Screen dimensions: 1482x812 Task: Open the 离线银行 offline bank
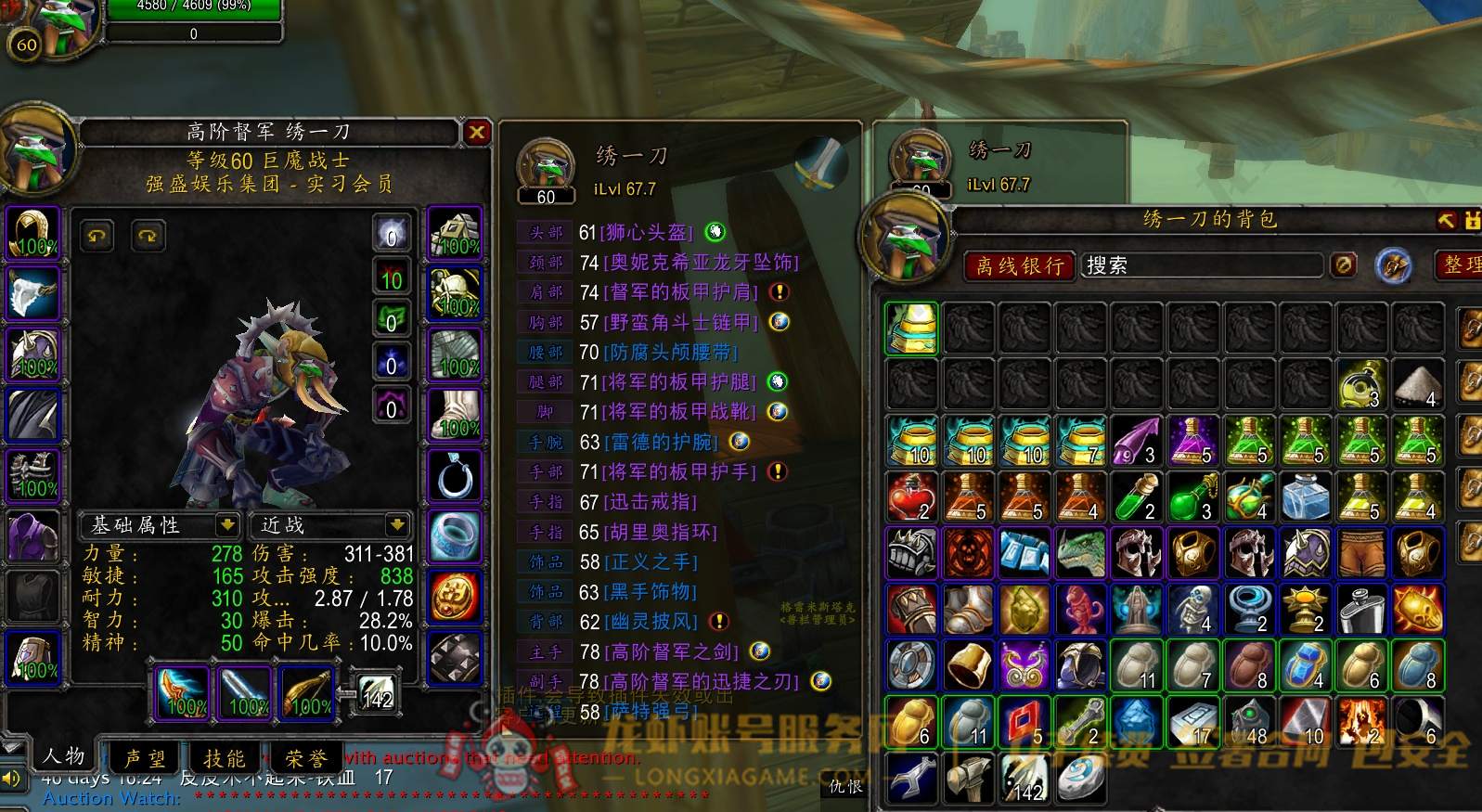click(1019, 266)
